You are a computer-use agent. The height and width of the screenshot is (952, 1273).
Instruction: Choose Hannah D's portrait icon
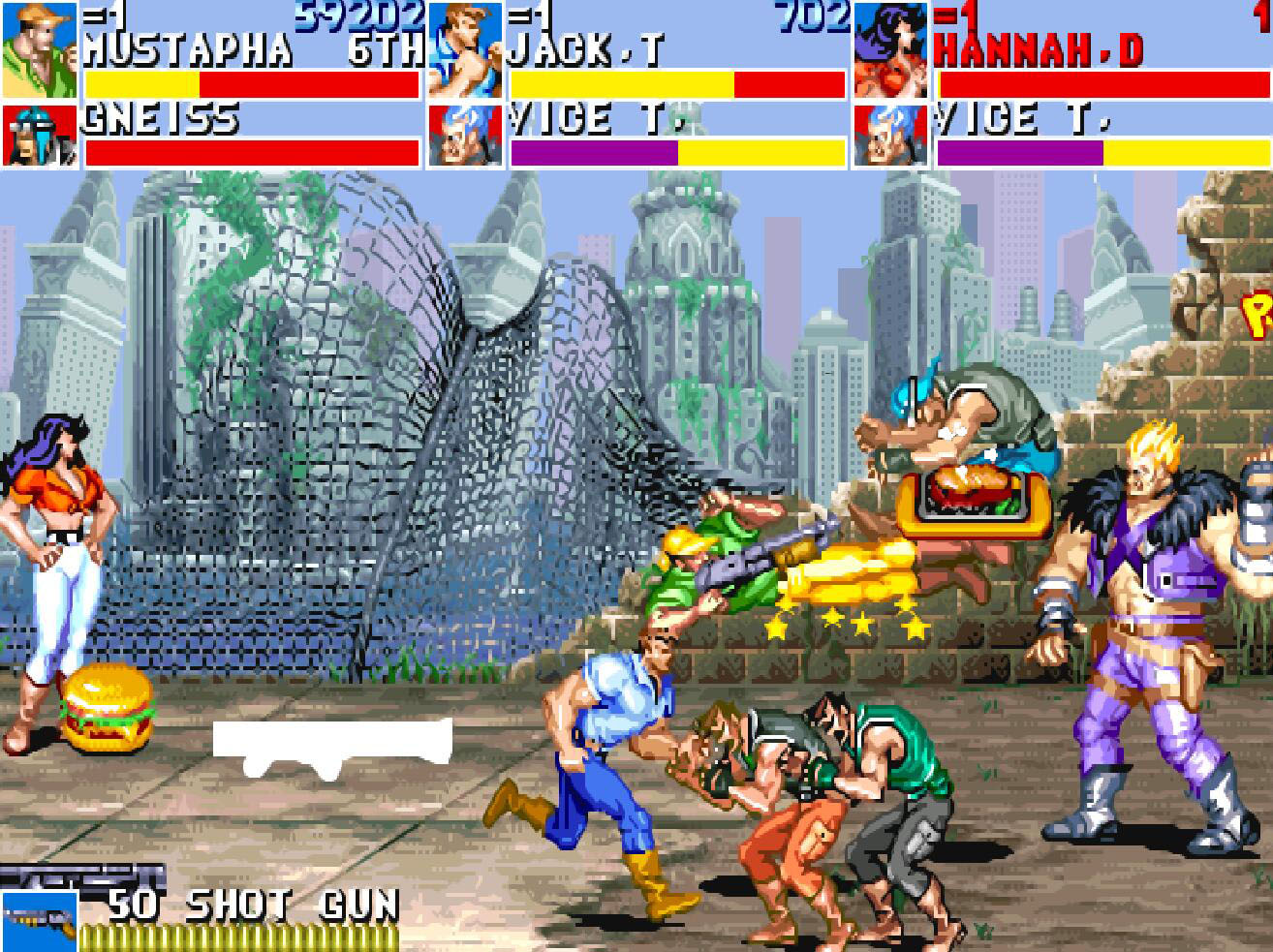coord(891,49)
